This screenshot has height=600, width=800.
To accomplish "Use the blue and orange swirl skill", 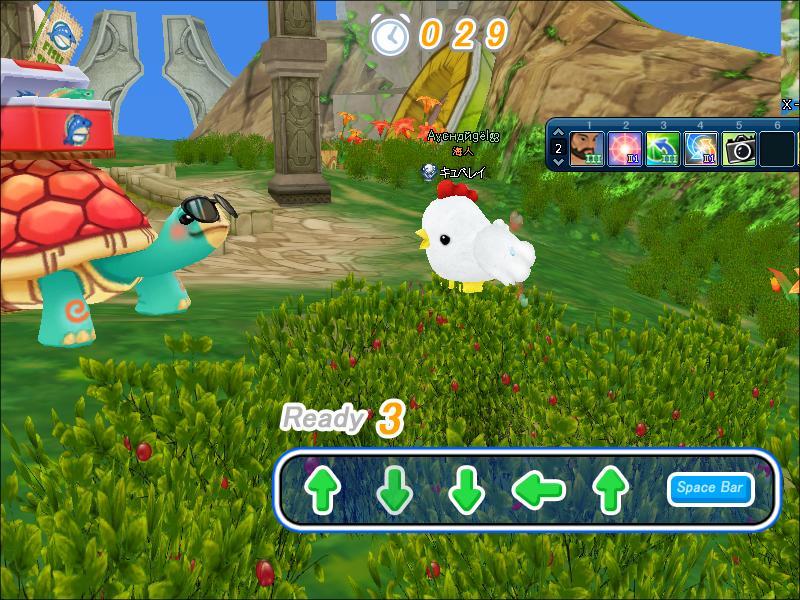I will click(700, 149).
